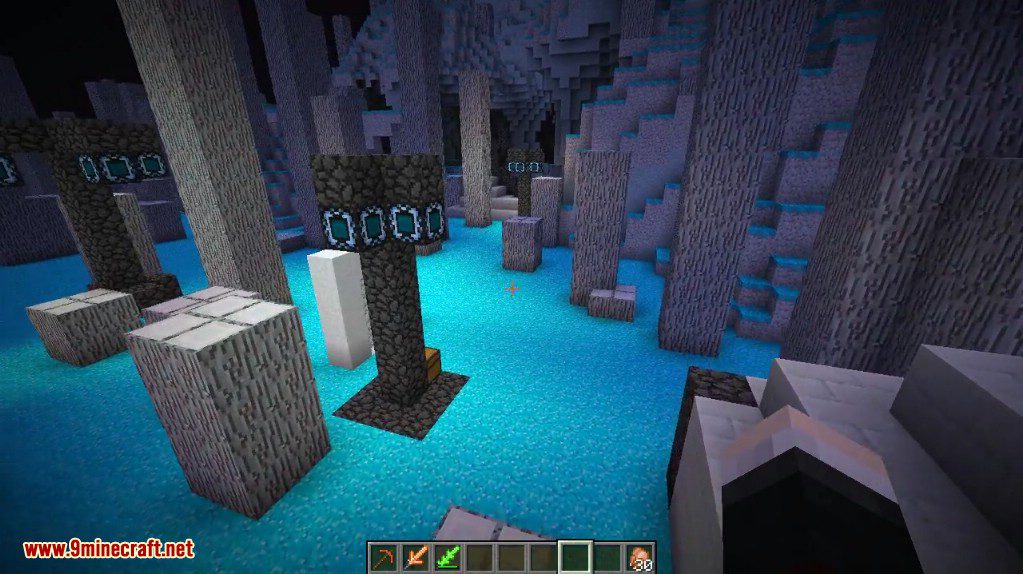Screen dimensions: 1023x574
Task: Choose the green sword in the hotbar
Action: point(447,556)
